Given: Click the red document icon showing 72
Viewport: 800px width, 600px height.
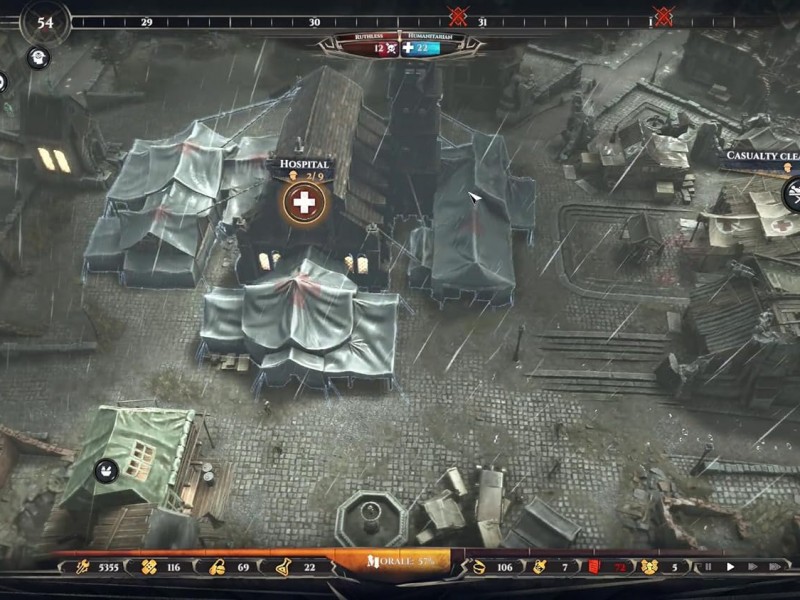Looking at the screenshot, I should pos(592,567).
